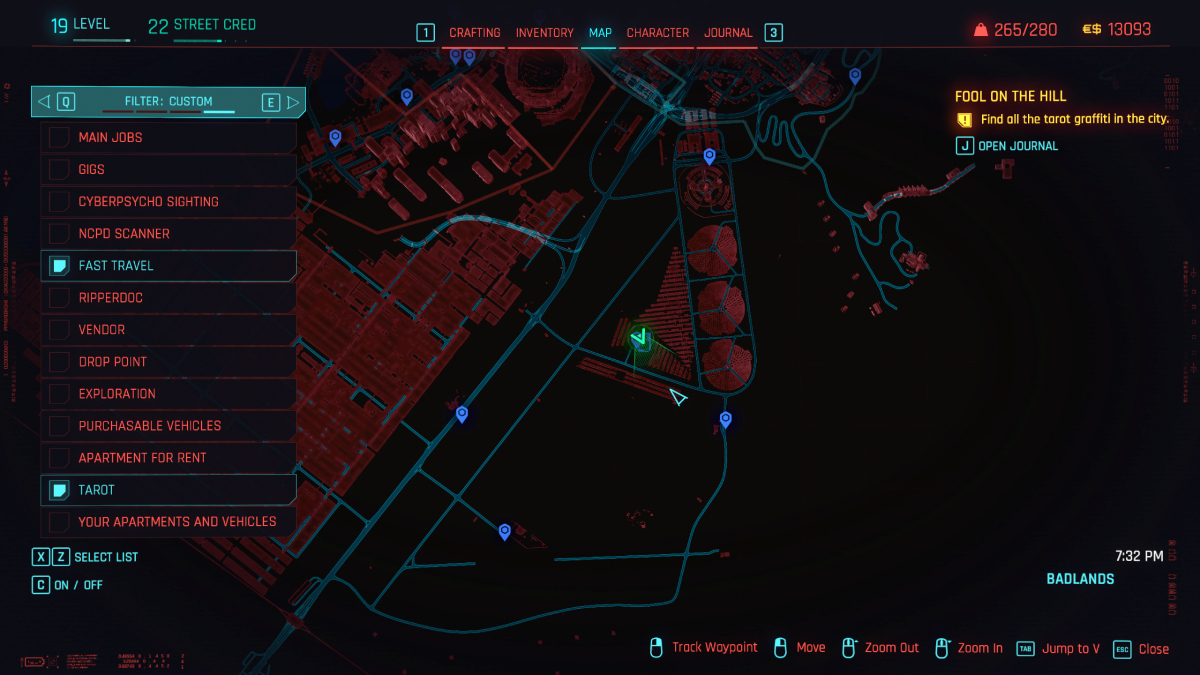The width and height of the screenshot is (1200, 675).
Task: Enable the Ripperdoc filter
Action: click(168, 297)
